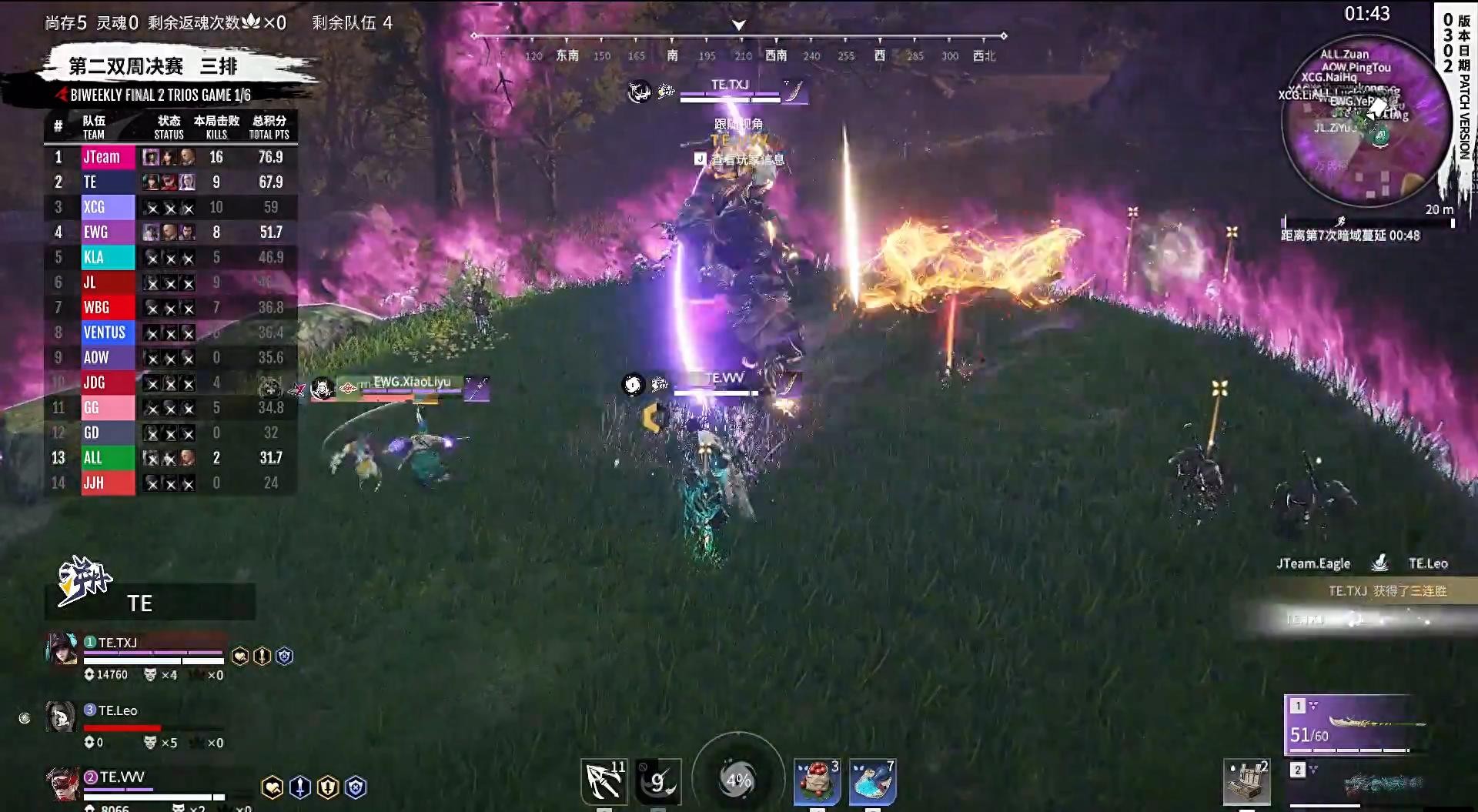
Task: Click the EWG row in the scoreboard
Action: (x=171, y=232)
